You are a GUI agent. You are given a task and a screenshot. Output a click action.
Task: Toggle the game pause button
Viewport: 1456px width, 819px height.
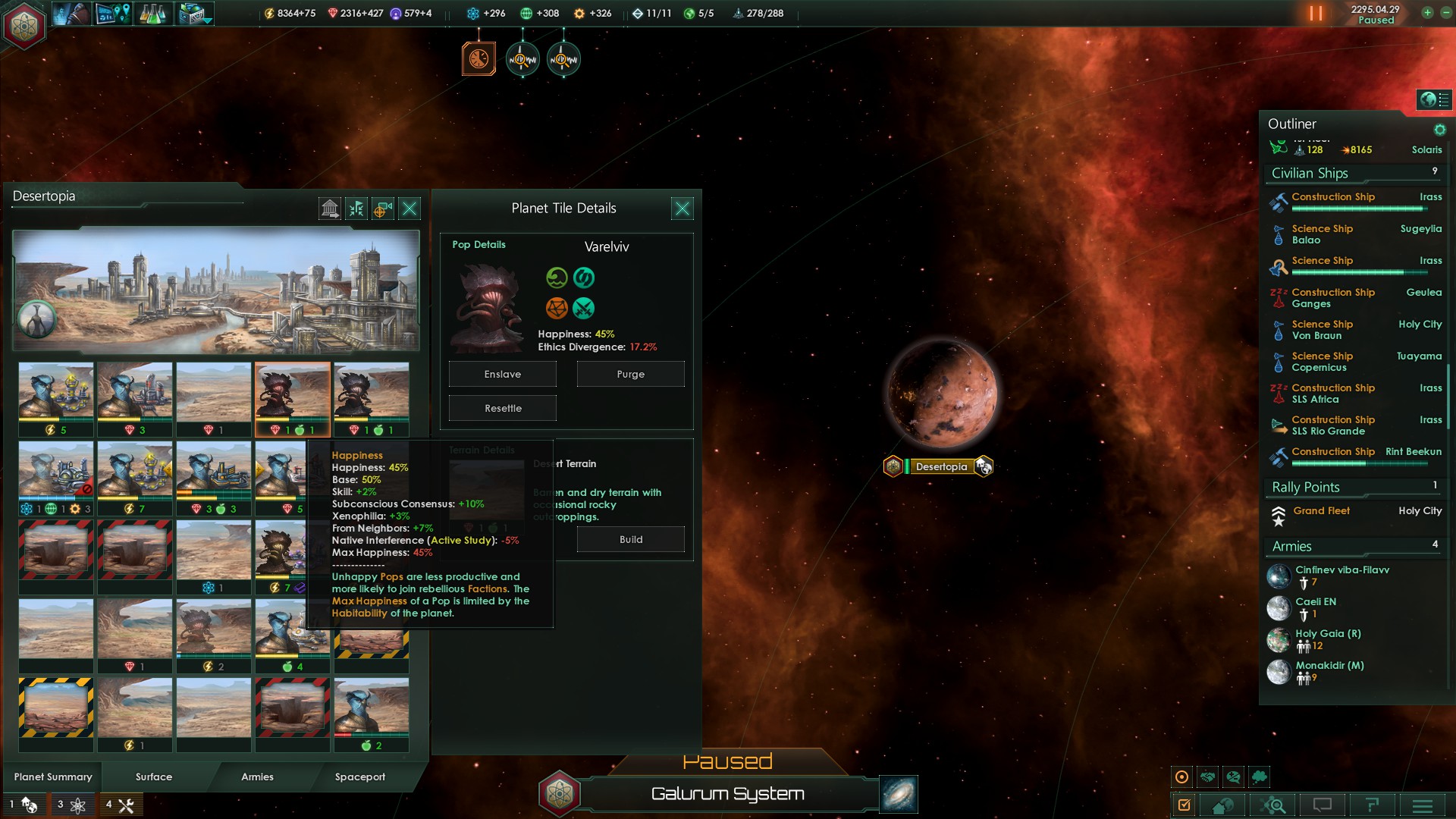pyautogui.click(x=1316, y=14)
